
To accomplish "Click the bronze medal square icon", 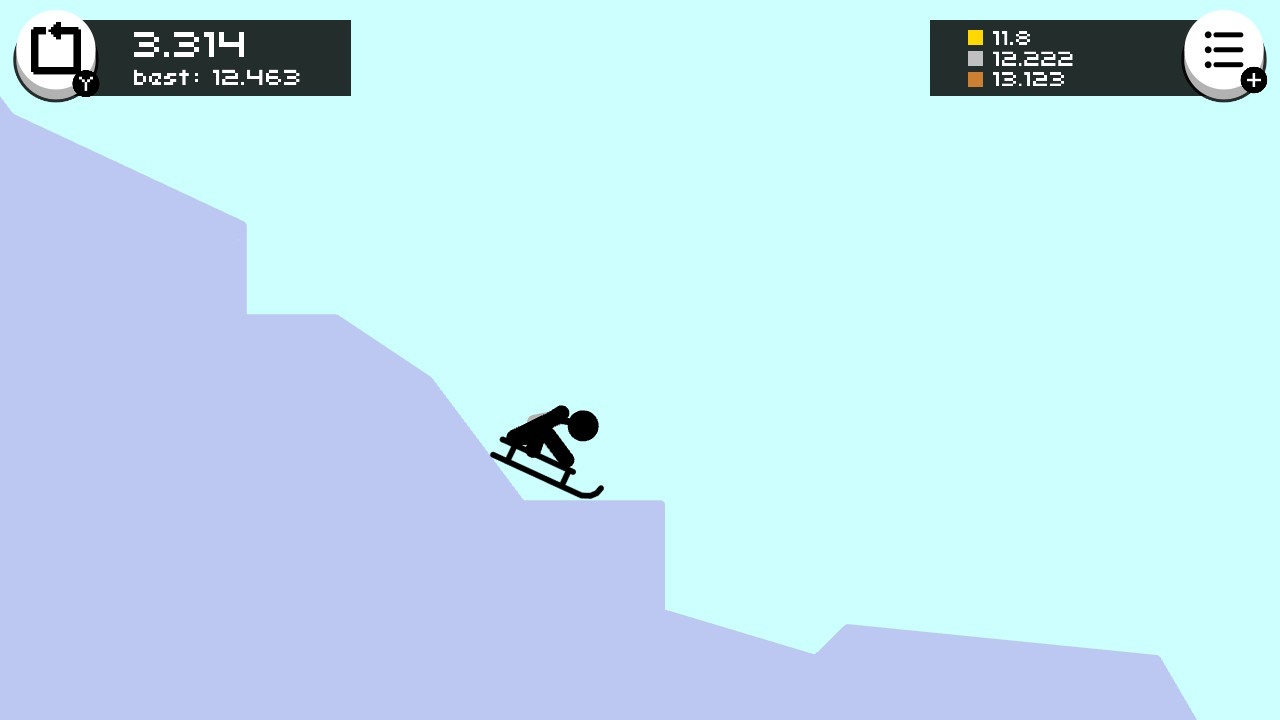I will pos(974,79).
